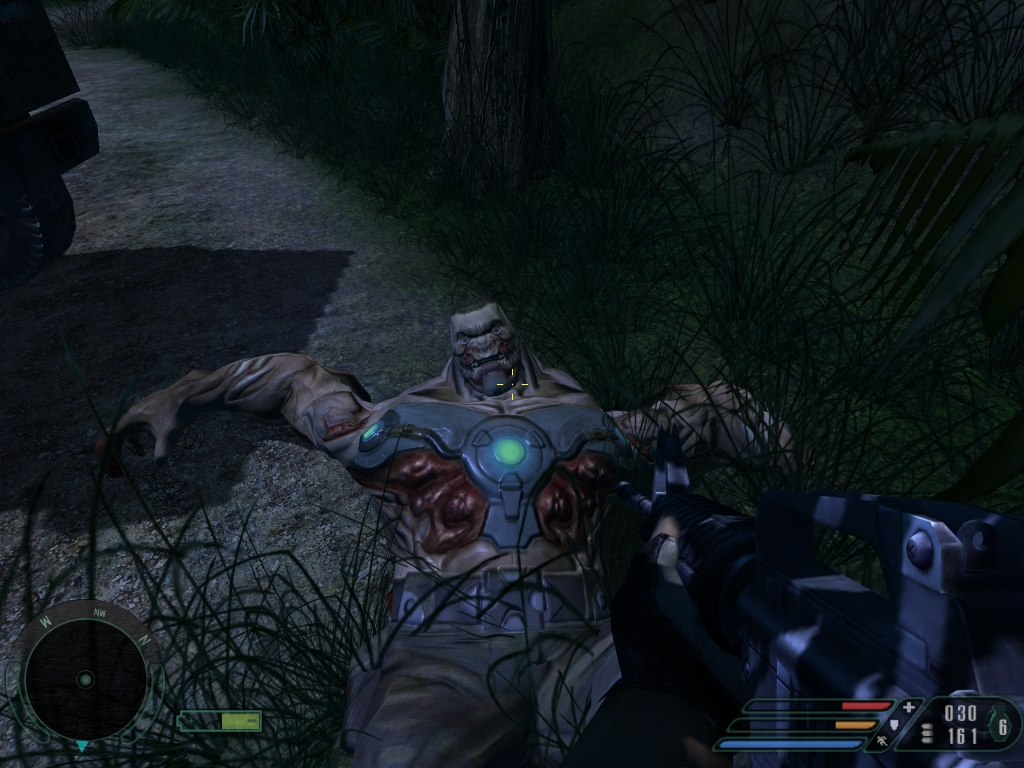The width and height of the screenshot is (1024, 768).
Task: Click the running man stamina icon
Action: [x=882, y=742]
